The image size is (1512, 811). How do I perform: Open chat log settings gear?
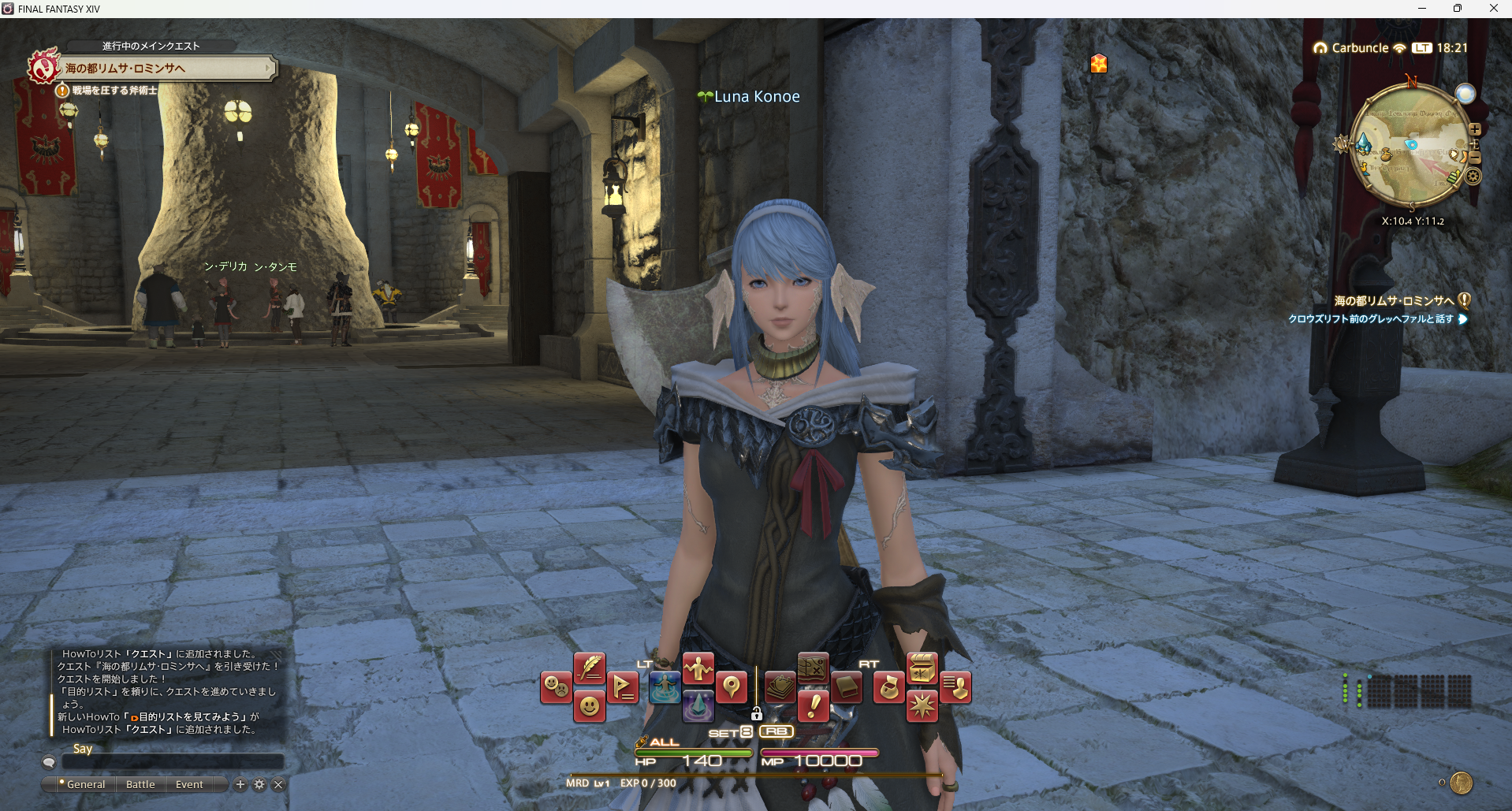tap(259, 784)
